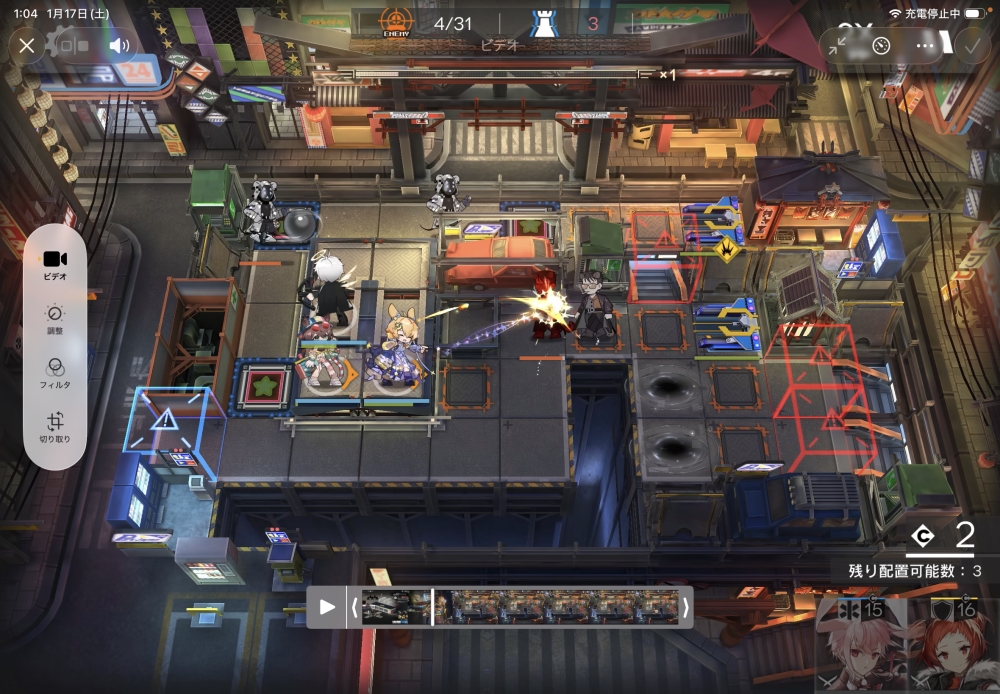Choose the 切り取り crop tool
The height and width of the screenshot is (694, 1000).
[55, 427]
